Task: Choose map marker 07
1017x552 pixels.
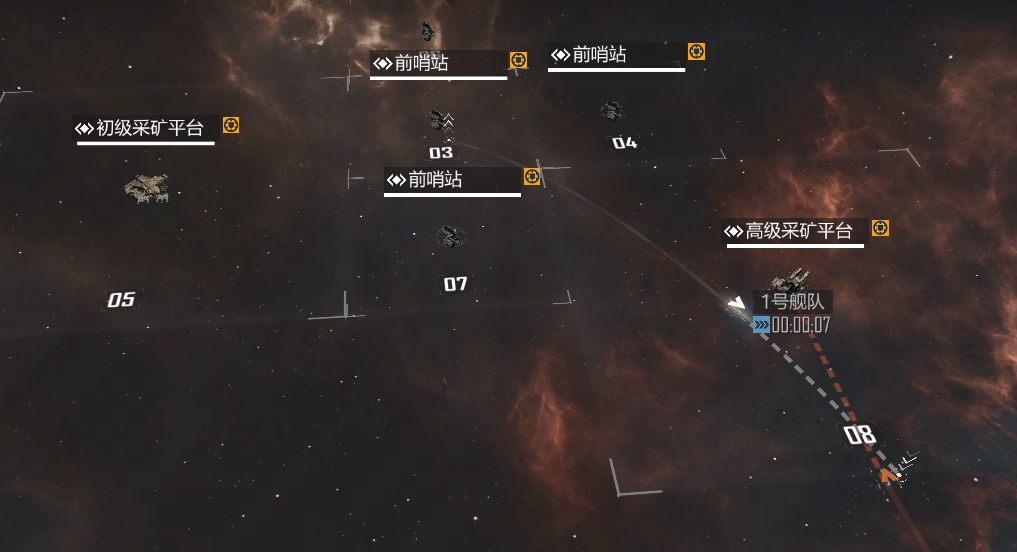Action: [x=455, y=284]
